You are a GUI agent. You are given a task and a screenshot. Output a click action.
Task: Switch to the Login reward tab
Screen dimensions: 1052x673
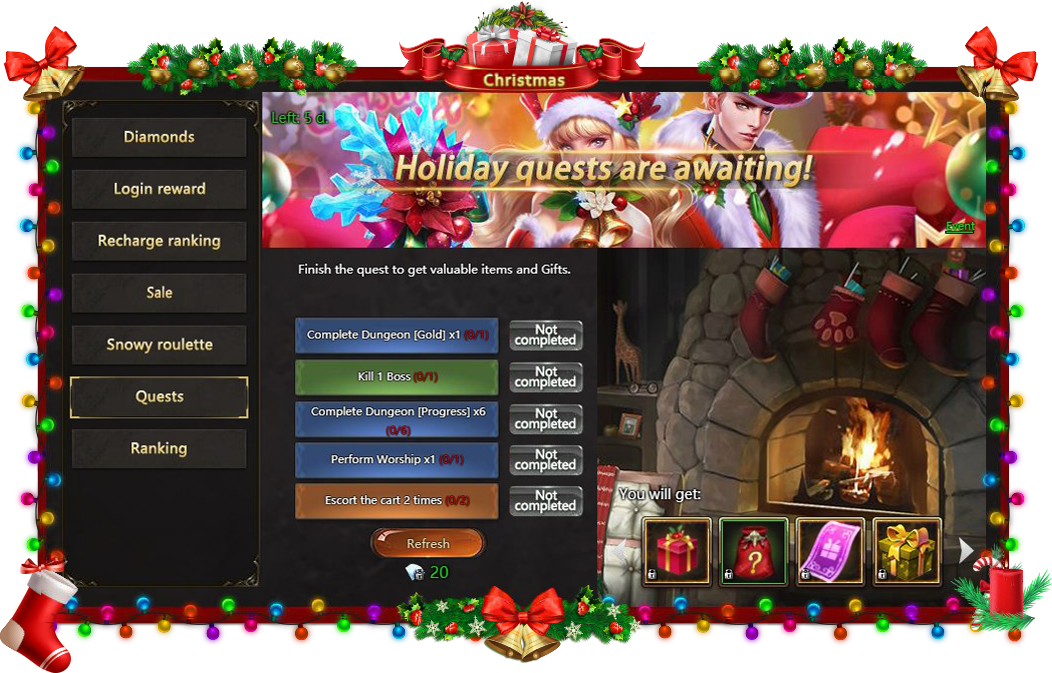point(159,189)
